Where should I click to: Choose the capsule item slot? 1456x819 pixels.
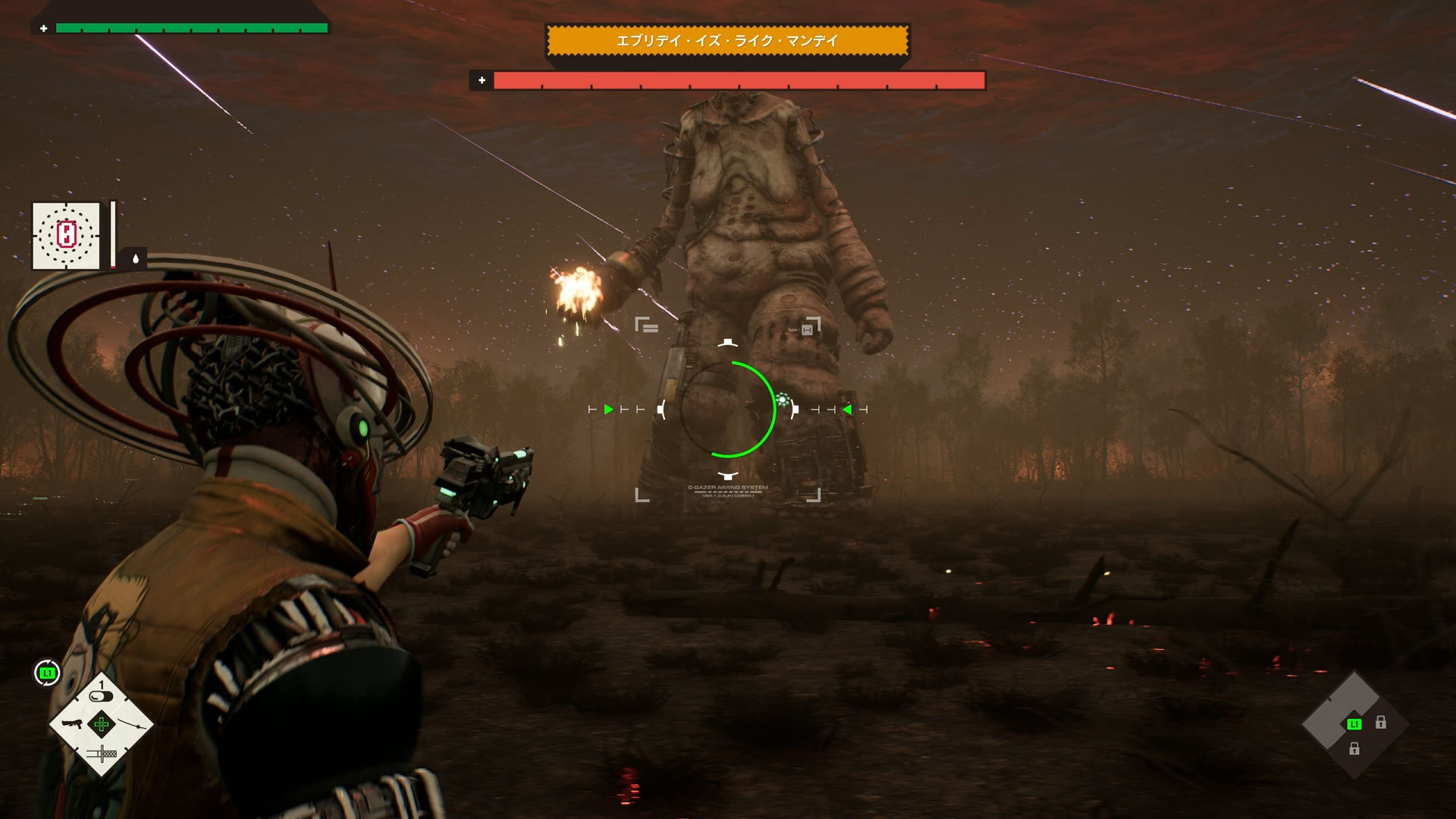click(x=101, y=695)
